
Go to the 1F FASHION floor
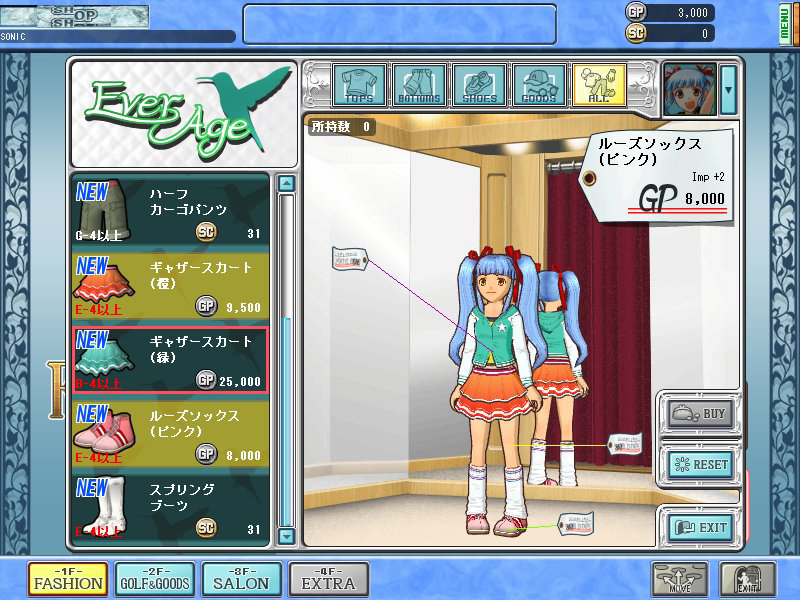click(67, 580)
